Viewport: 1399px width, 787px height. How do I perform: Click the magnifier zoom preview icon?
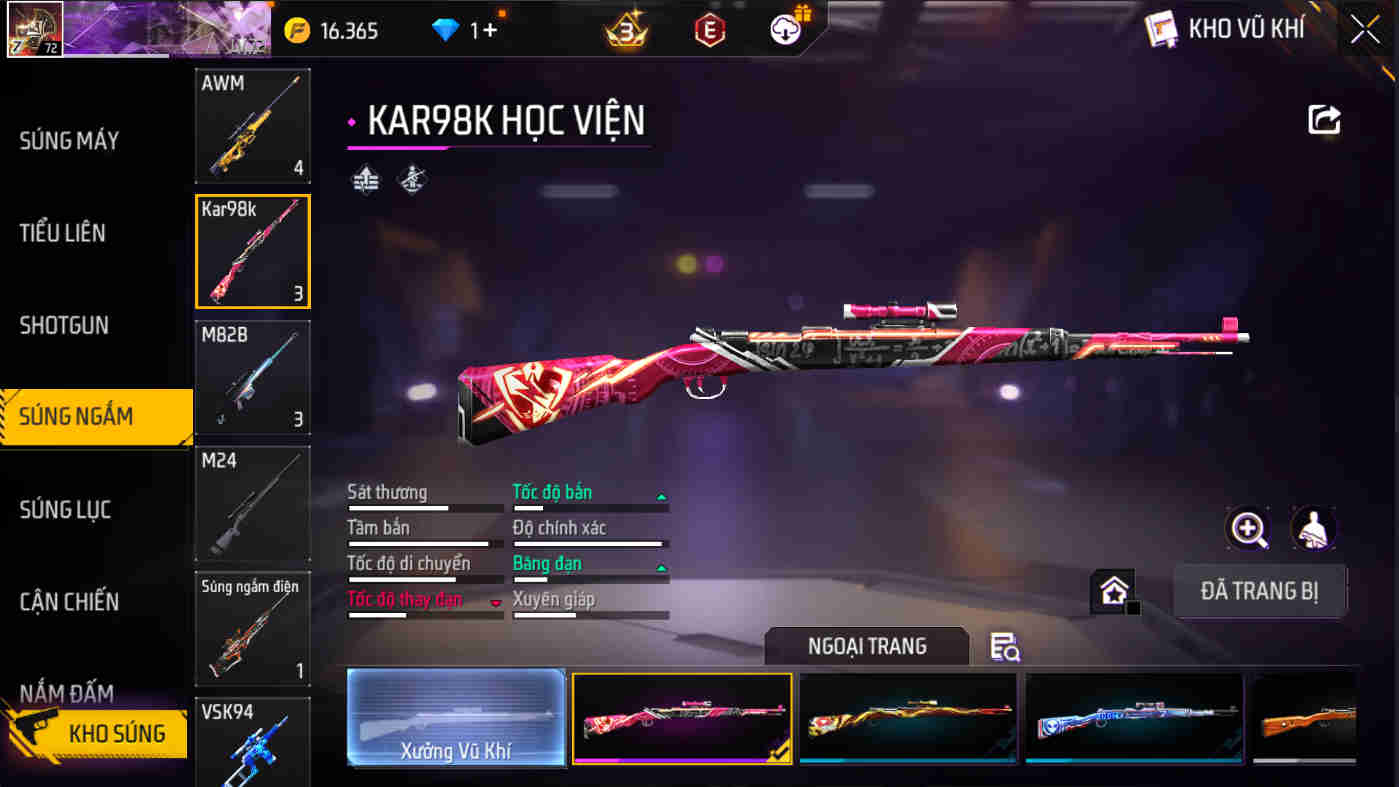[1248, 530]
